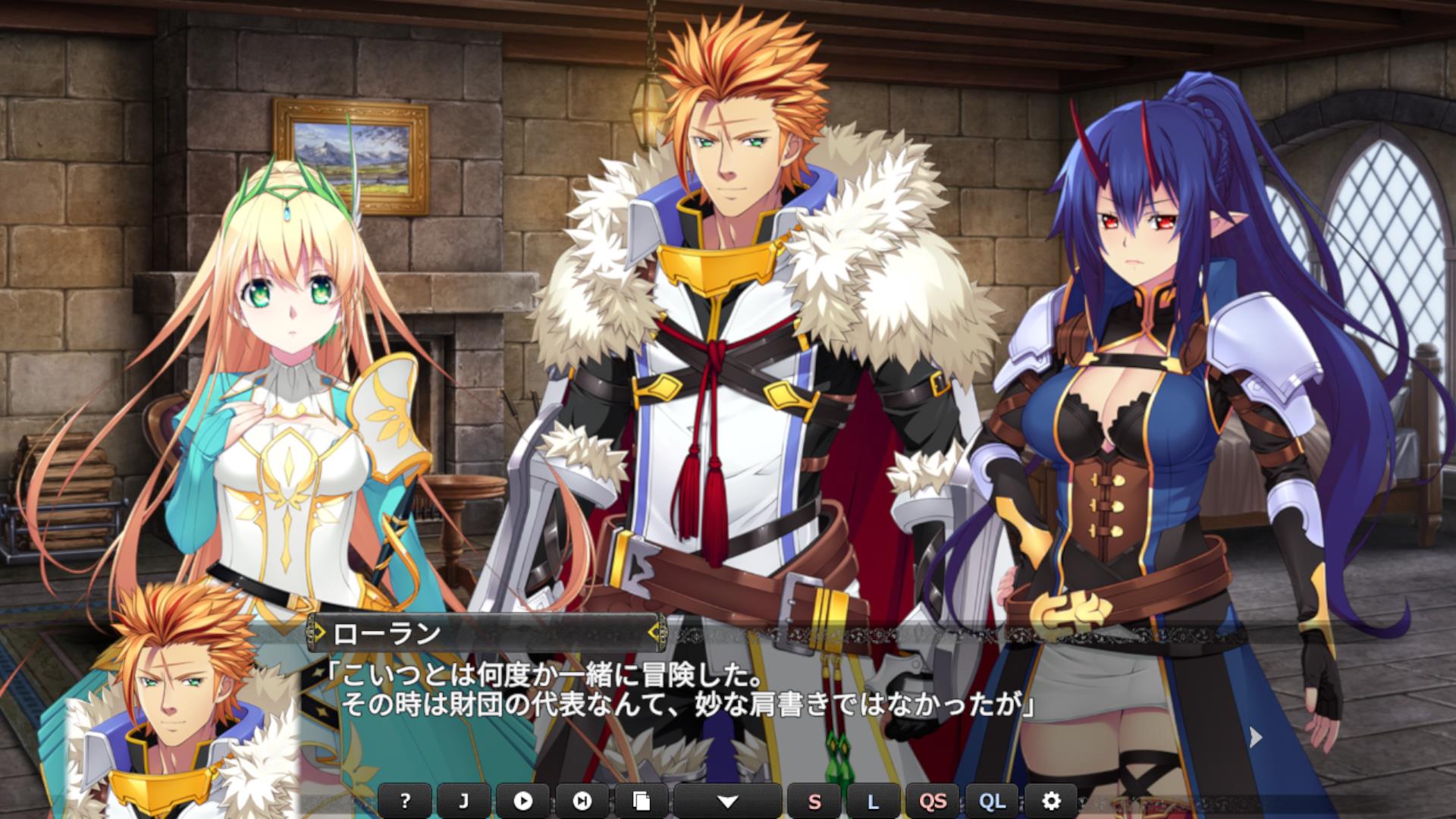The image size is (1456, 819).
Task: Start auto-play with the play button
Action: coord(522,801)
